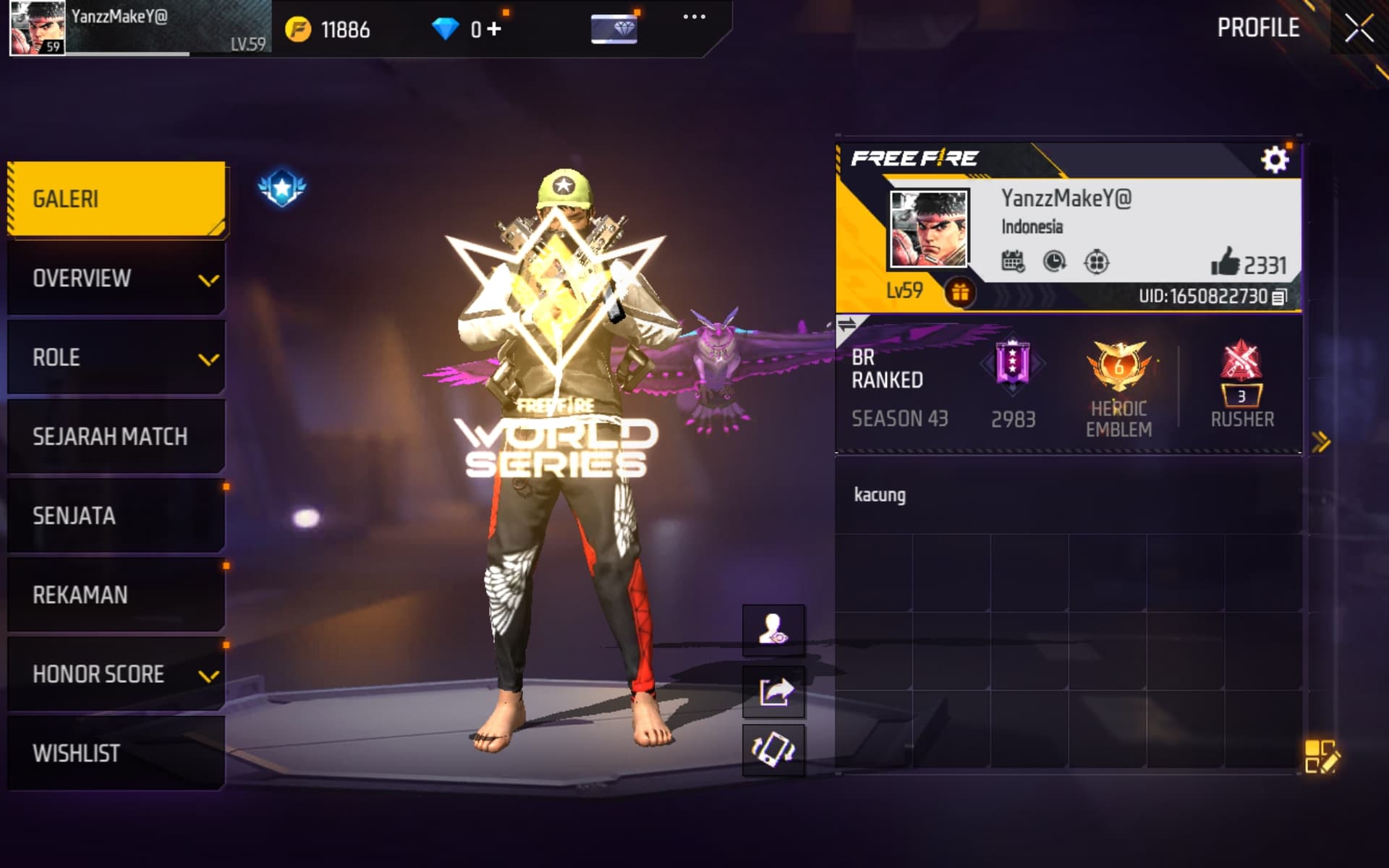
Task: Click the playtime clock icon
Action: coord(1053,262)
